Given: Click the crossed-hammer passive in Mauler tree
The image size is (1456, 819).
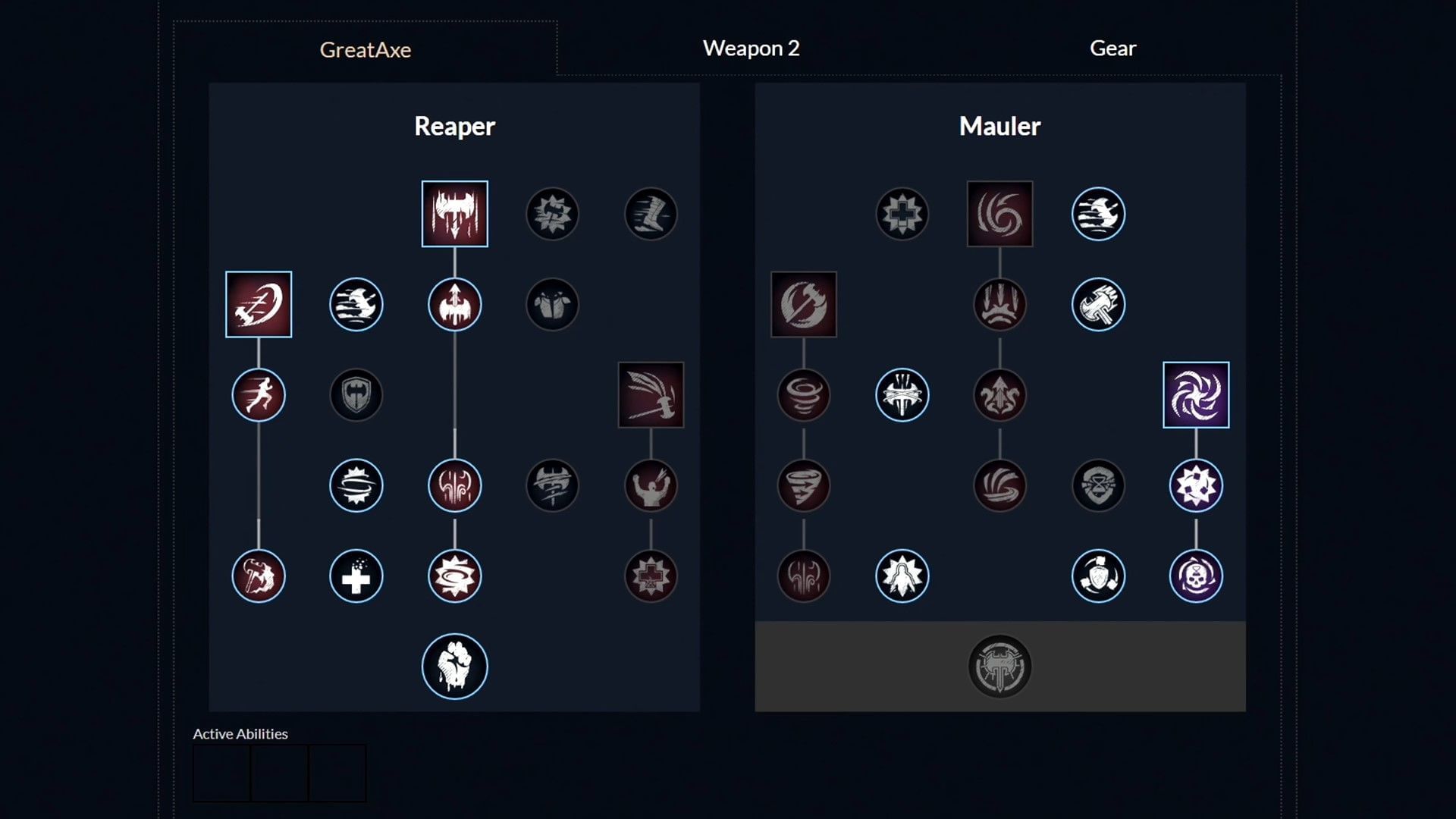Looking at the screenshot, I should 1098,305.
